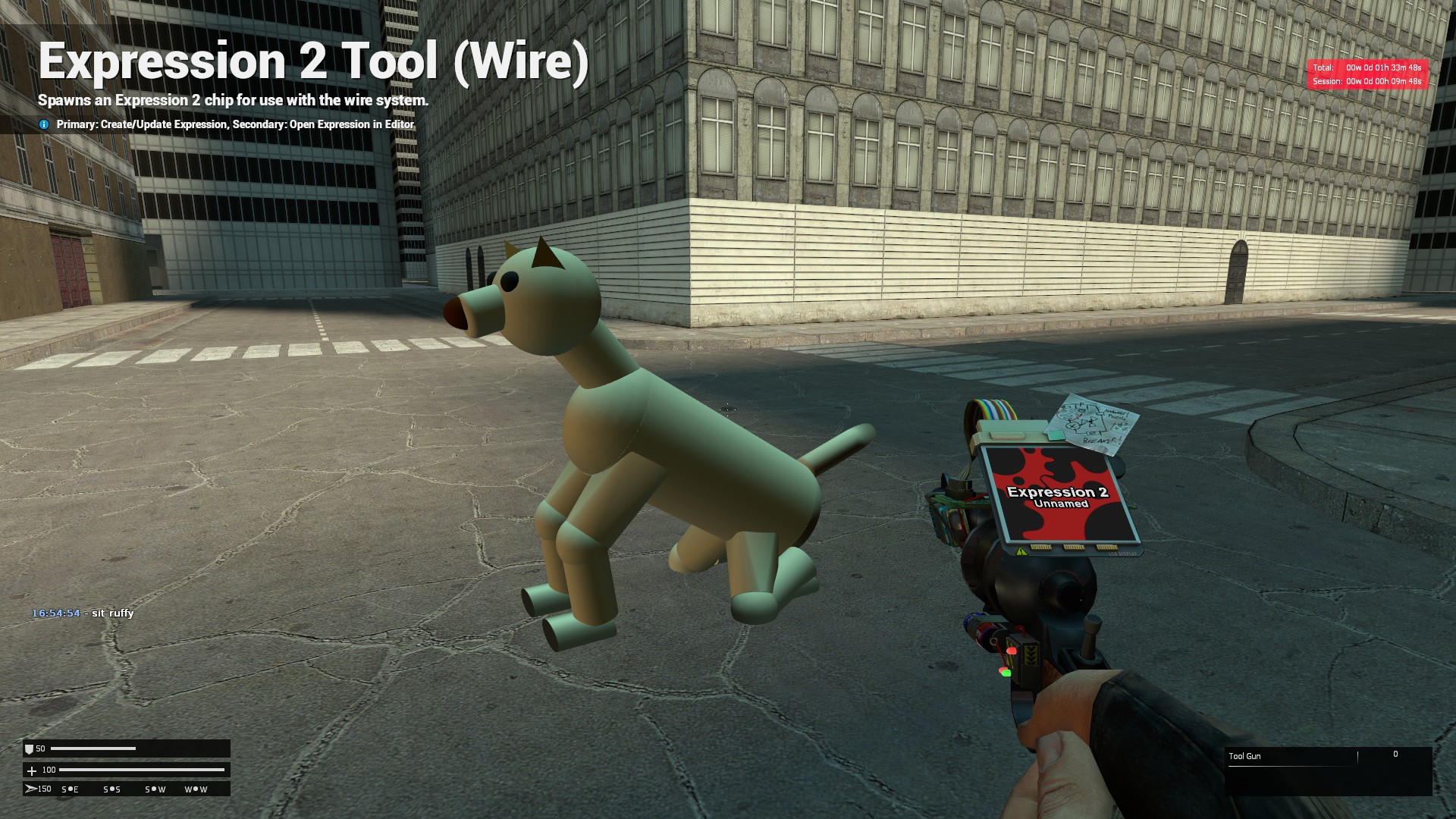Click the blue info icon below the tool description

(x=43, y=124)
